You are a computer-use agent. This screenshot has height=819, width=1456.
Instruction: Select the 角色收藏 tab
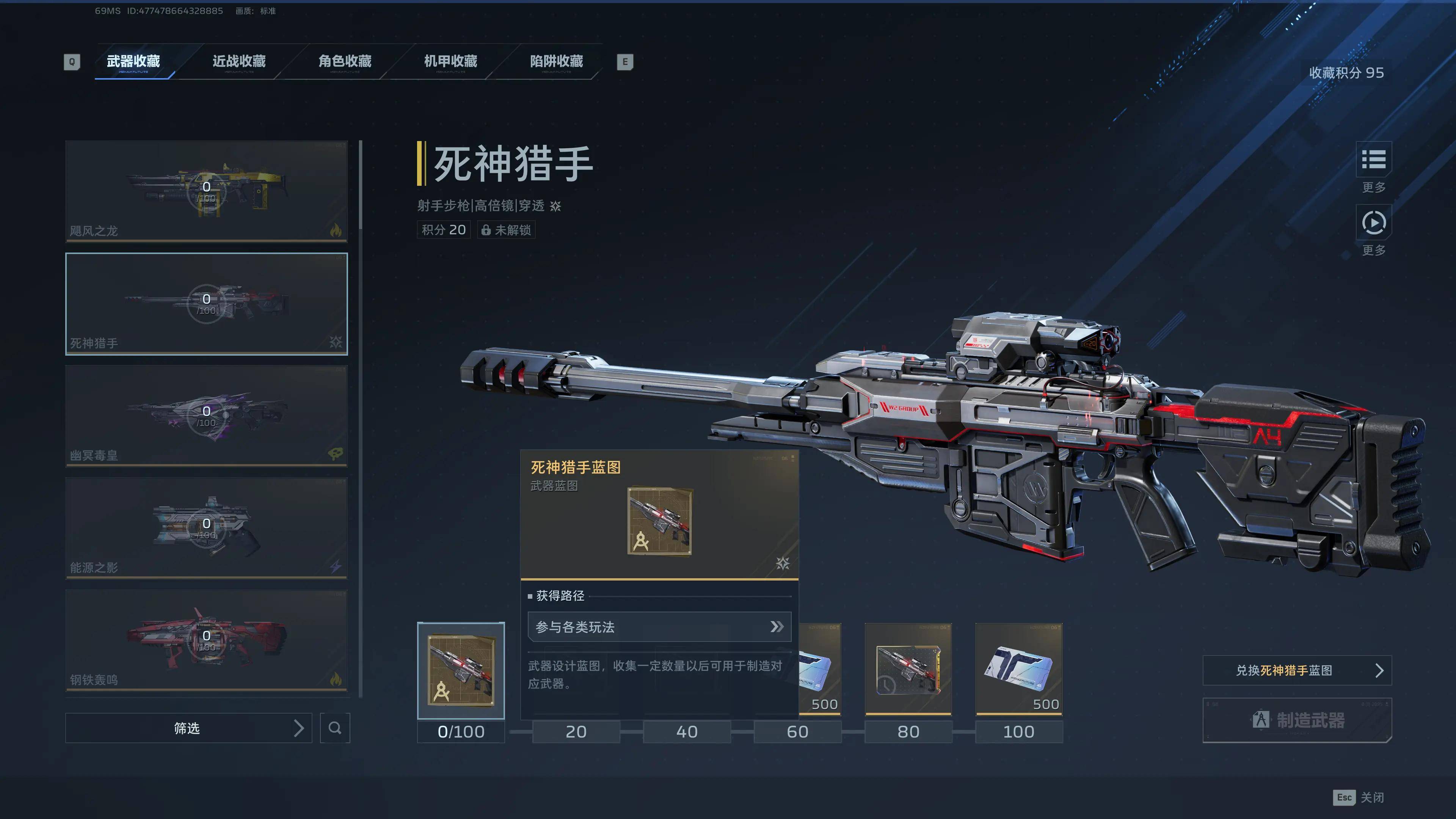click(x=345, y=61)
